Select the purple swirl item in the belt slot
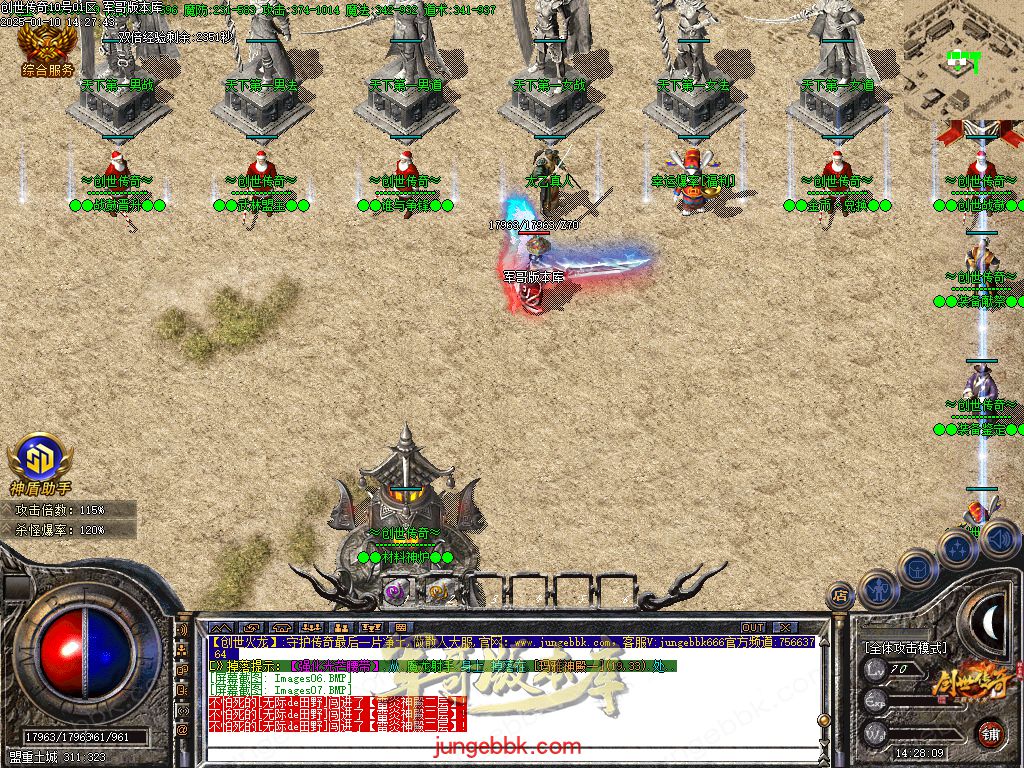Image resolution: width=1024 pixels, height=768 pixels. tap(394, 592)
